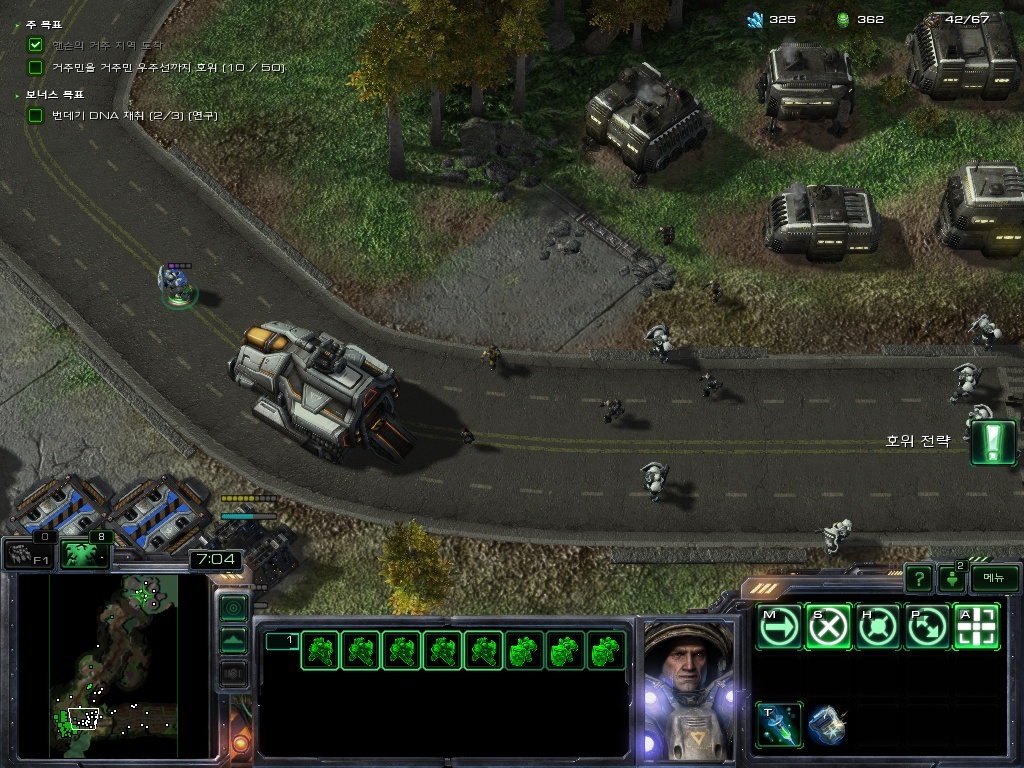The image size is (1024, 768).
Task: Select the first marine wireframe in selection panel
Action: point(319,651)
